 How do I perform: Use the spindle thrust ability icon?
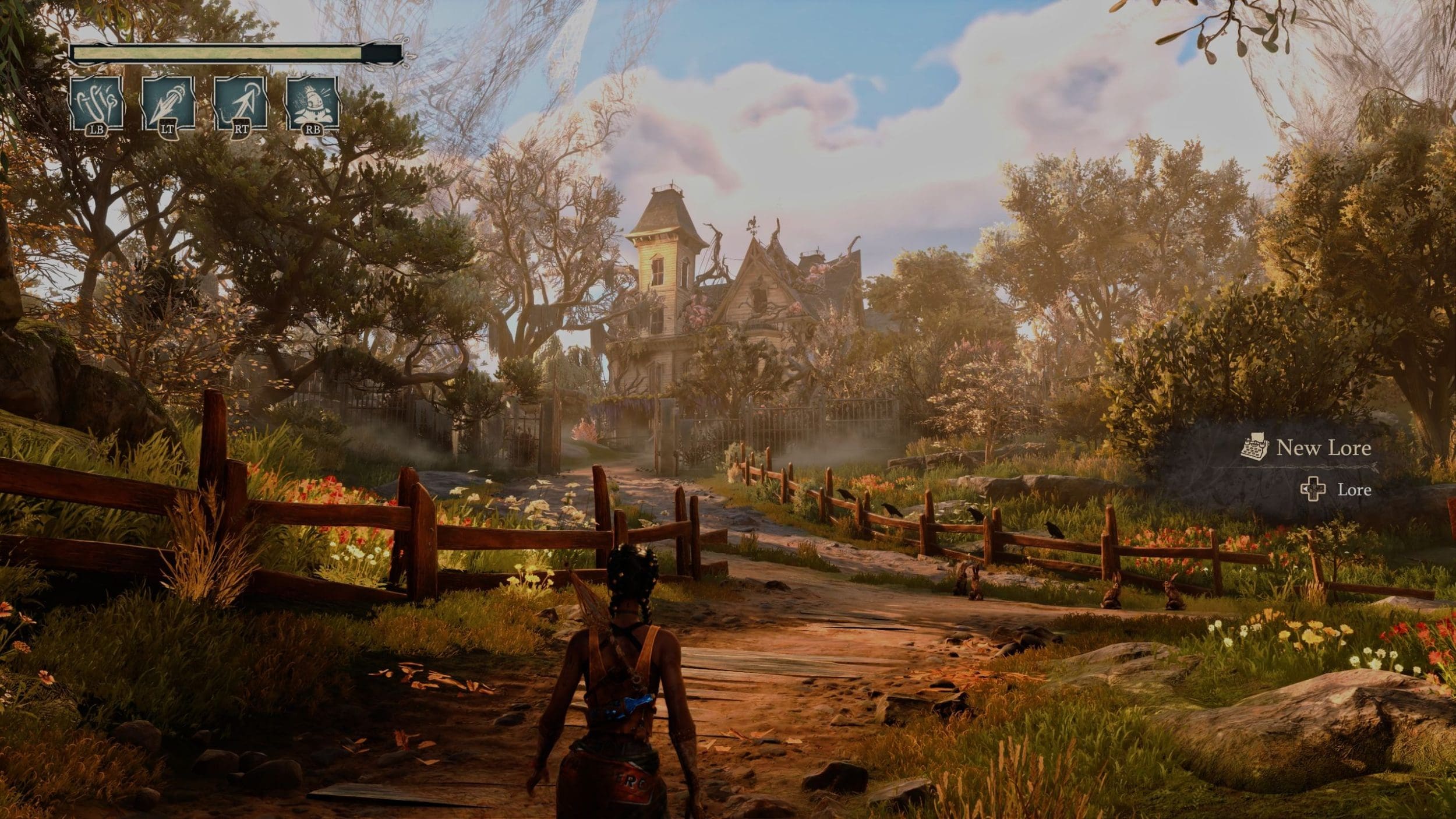[x=168, y=104]
